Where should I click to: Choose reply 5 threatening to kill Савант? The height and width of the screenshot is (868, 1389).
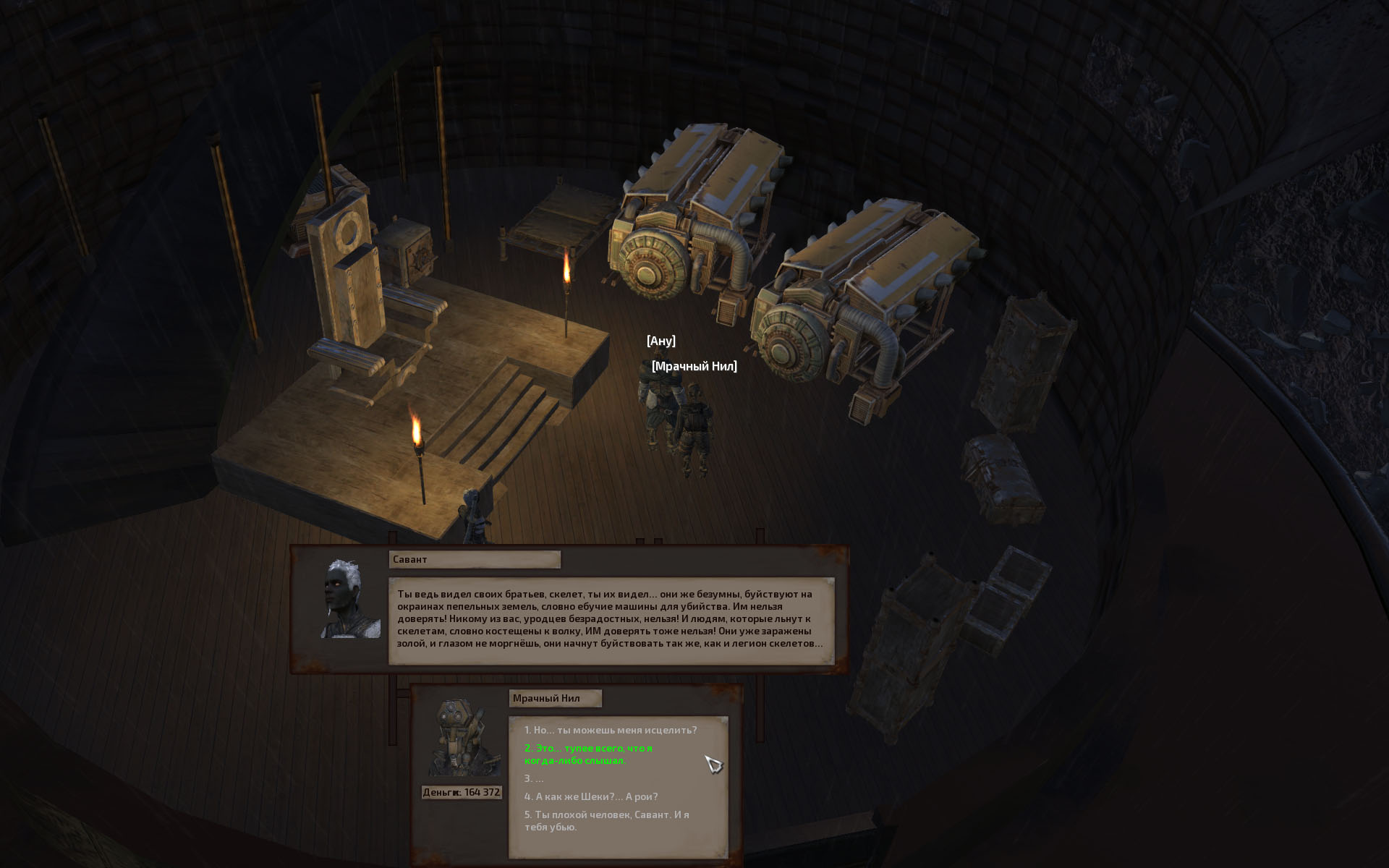[606, 820]
